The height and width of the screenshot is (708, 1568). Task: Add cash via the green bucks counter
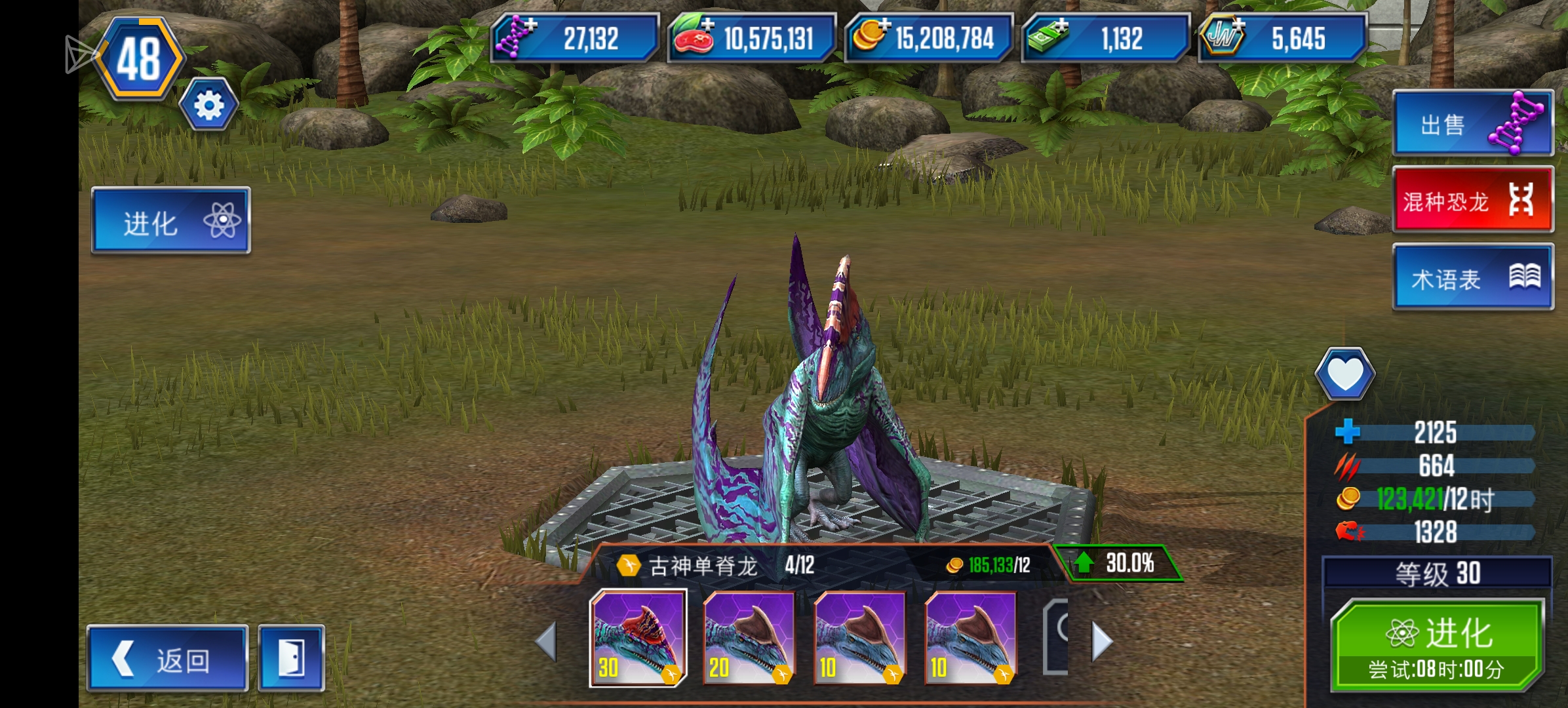pos(1105,38)
